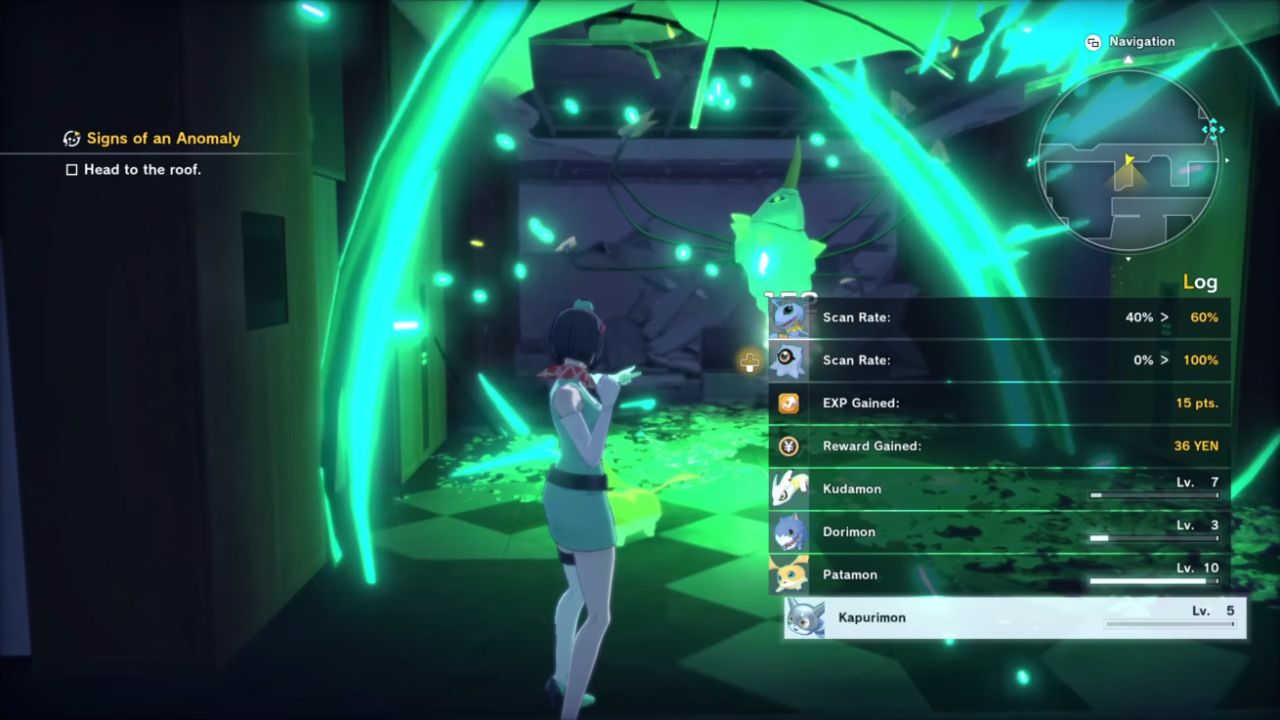Click the Signs of an Anomaly quest tracker
The image size is (1280, 720).
click(163, 139)
